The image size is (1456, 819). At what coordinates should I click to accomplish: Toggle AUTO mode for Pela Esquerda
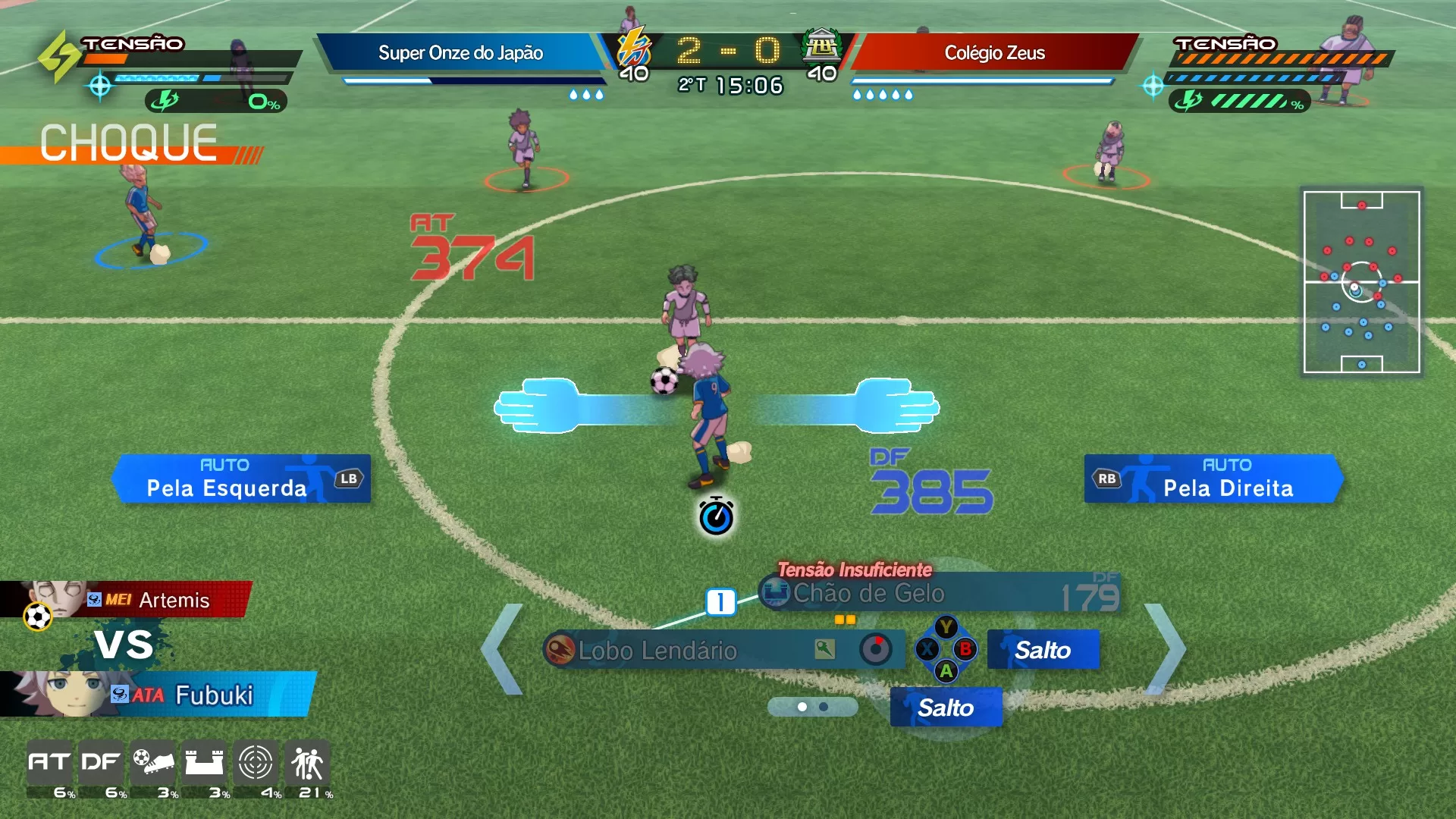224,466
